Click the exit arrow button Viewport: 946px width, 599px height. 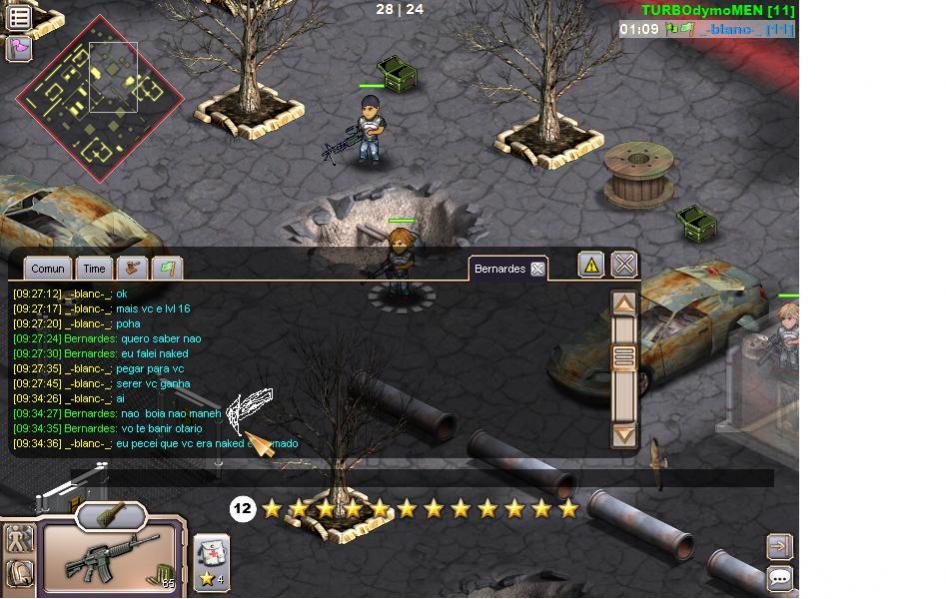(779, 546)
